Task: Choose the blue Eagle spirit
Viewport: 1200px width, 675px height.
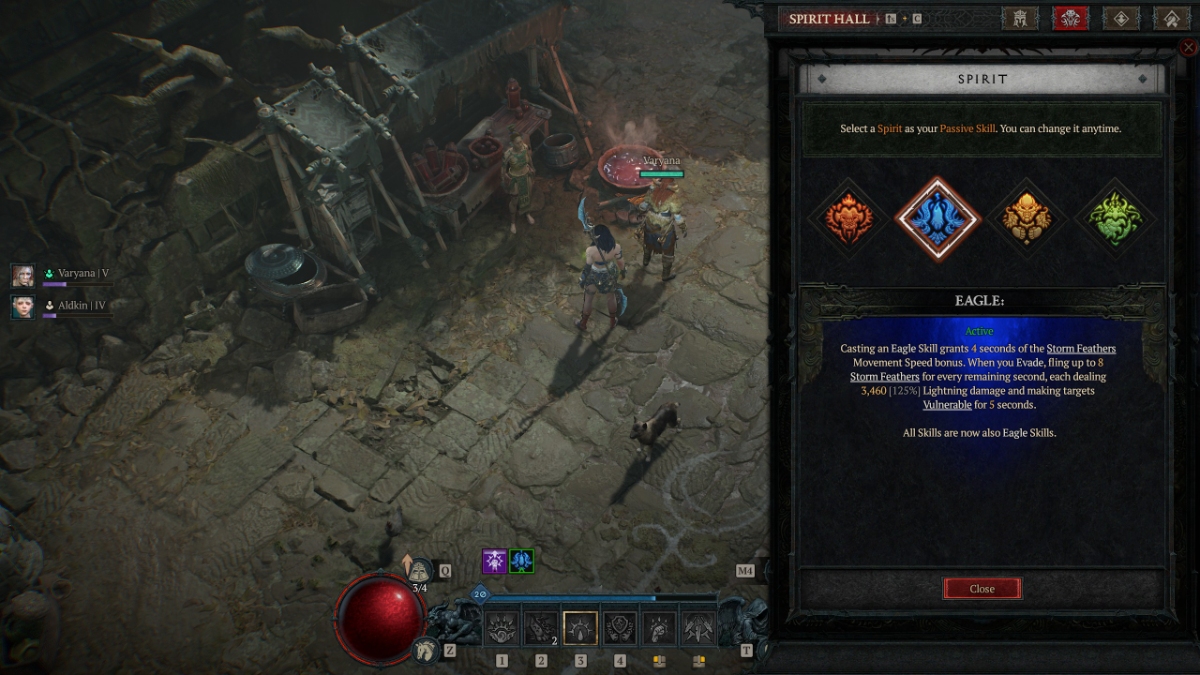Action: pyautogui.click(x=937, y=218)
